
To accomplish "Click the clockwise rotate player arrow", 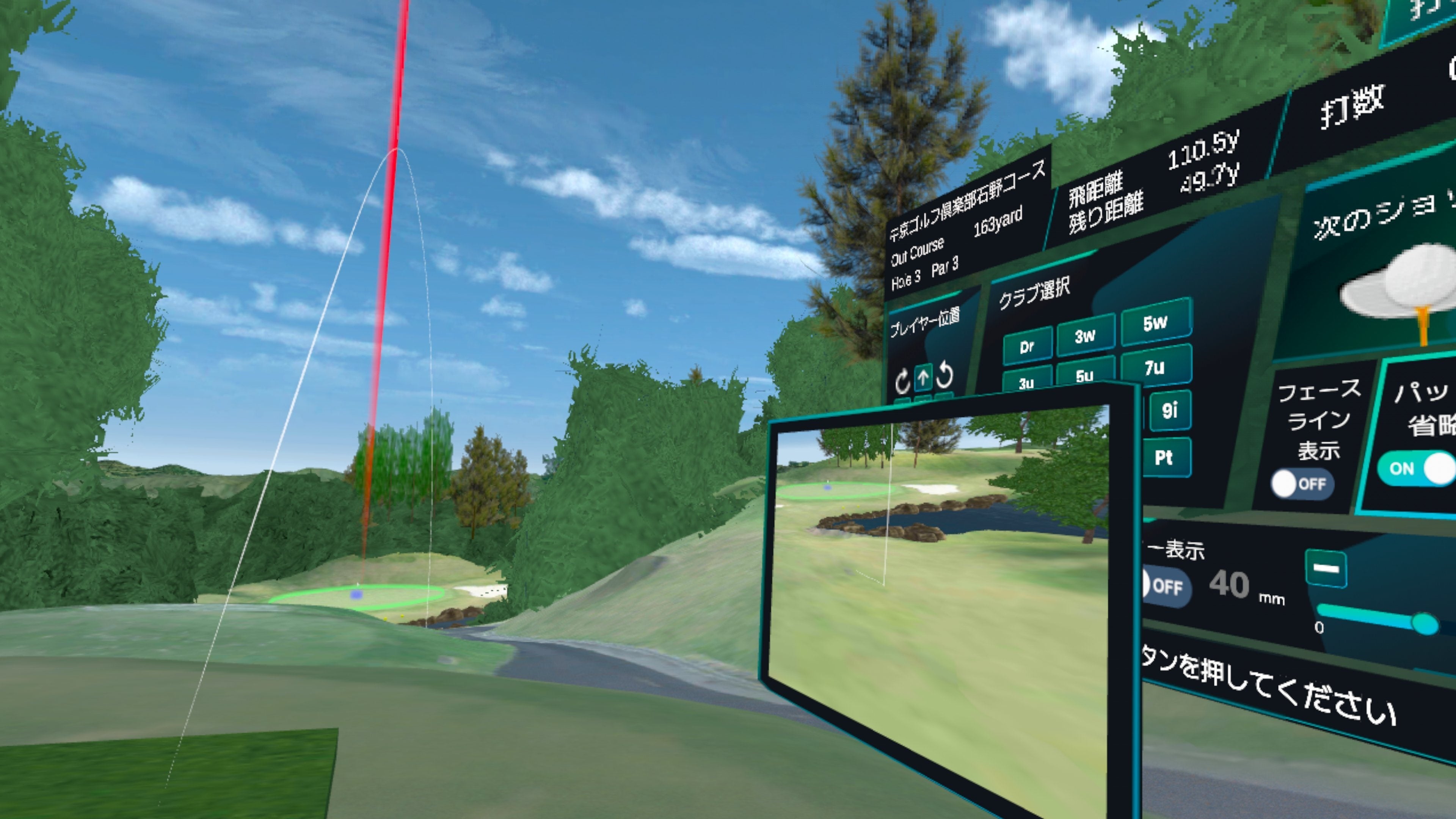I will (902, 381).
